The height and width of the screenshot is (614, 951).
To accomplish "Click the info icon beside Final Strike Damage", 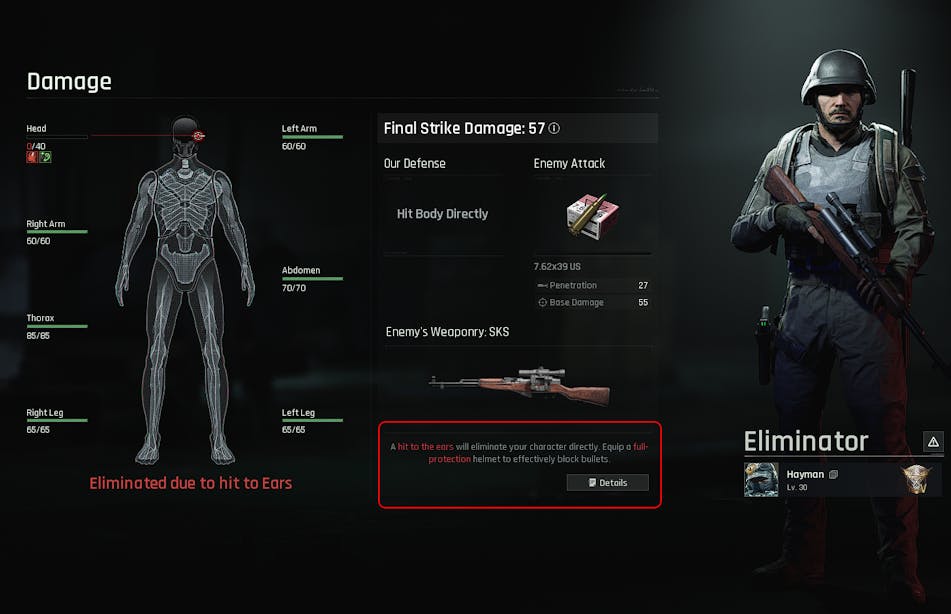I will coord(554,128).
